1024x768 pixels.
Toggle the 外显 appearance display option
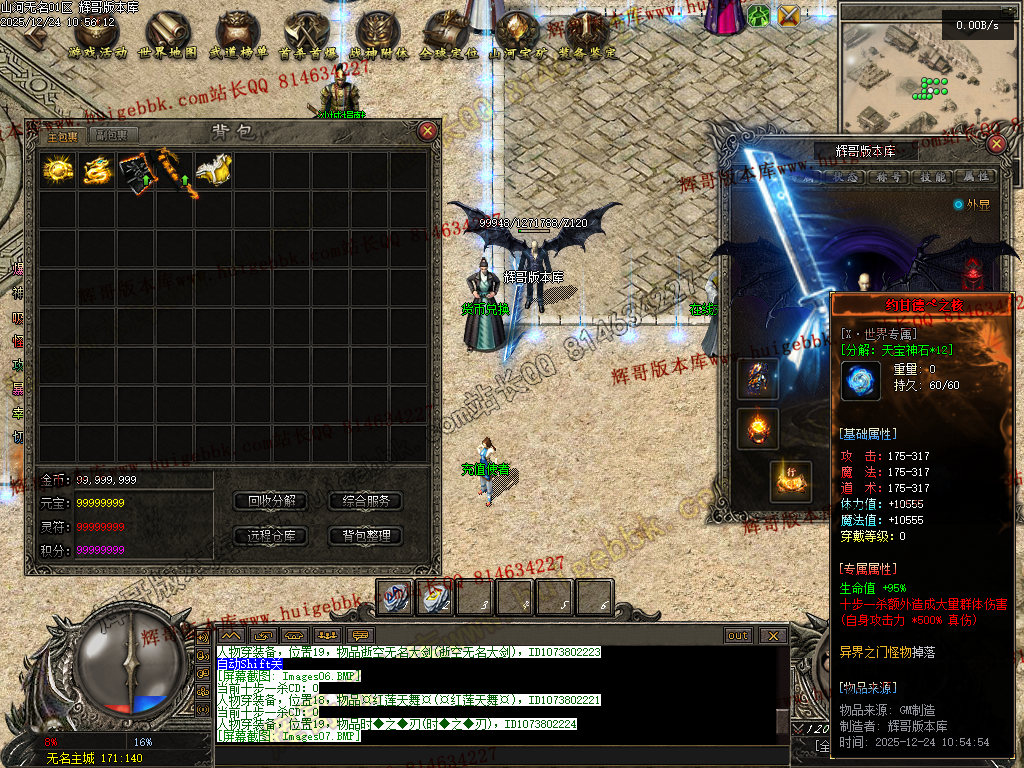[958, 204]
